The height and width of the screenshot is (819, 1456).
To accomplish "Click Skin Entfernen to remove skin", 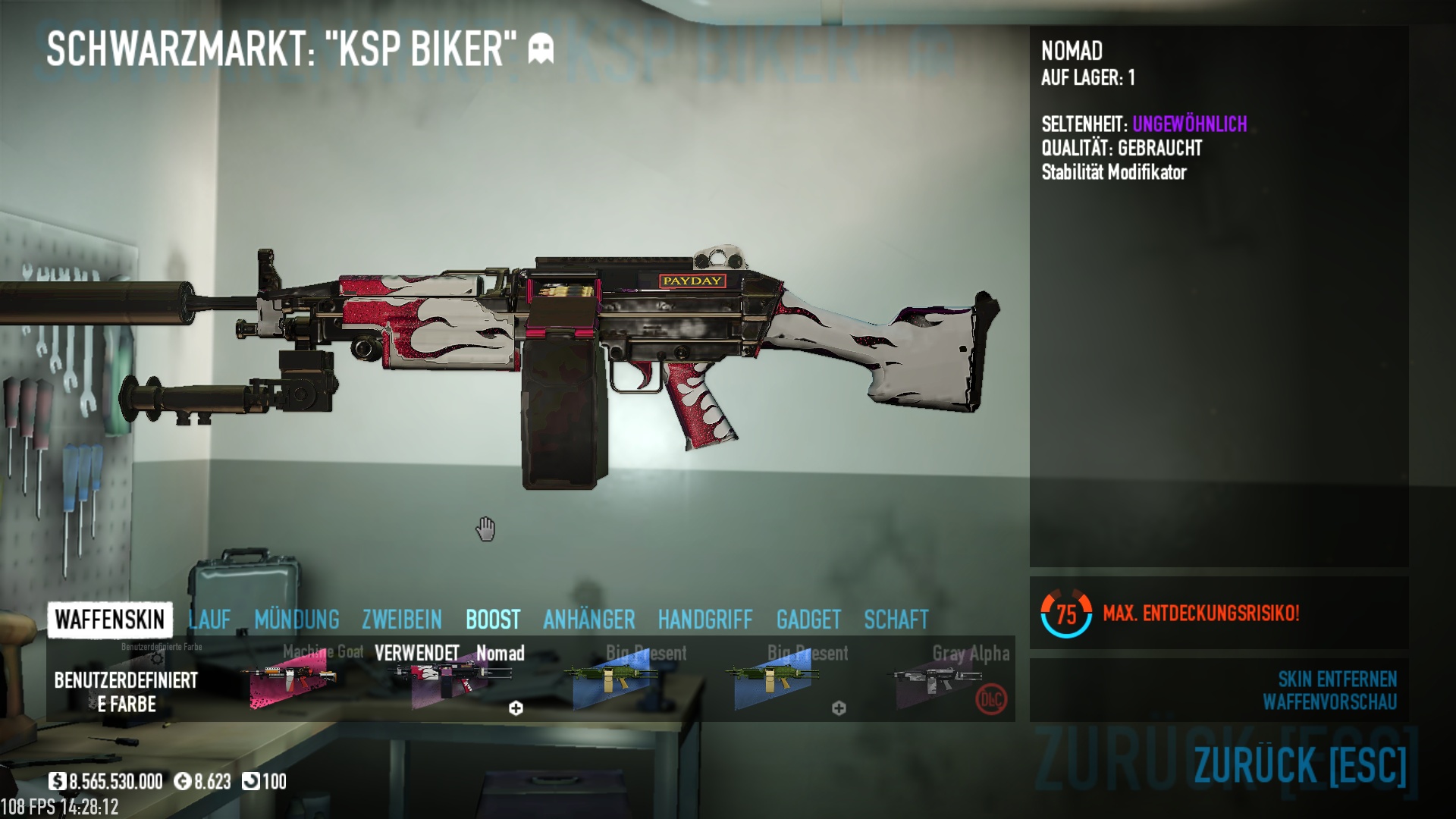I will point(1337,679).
